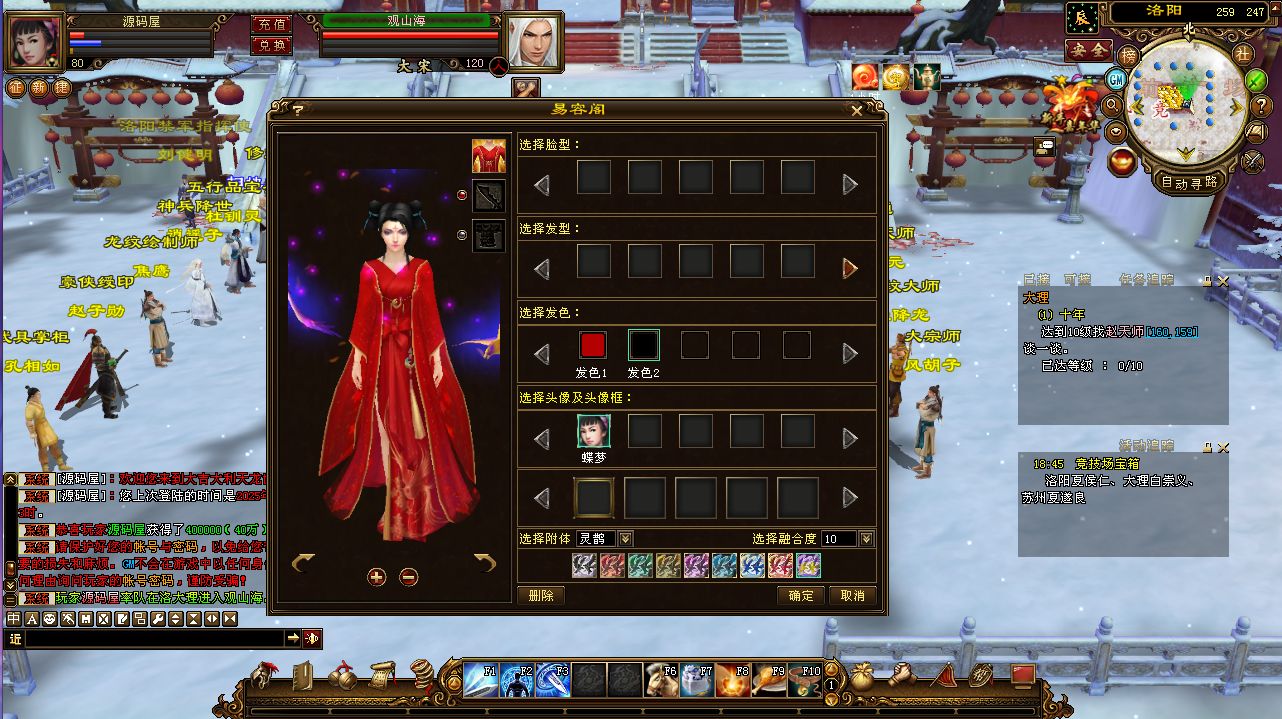The image size is (1282, 719).
Task: Open the 选择融合度 dropdown showing 10
Action: pos(866,539)
